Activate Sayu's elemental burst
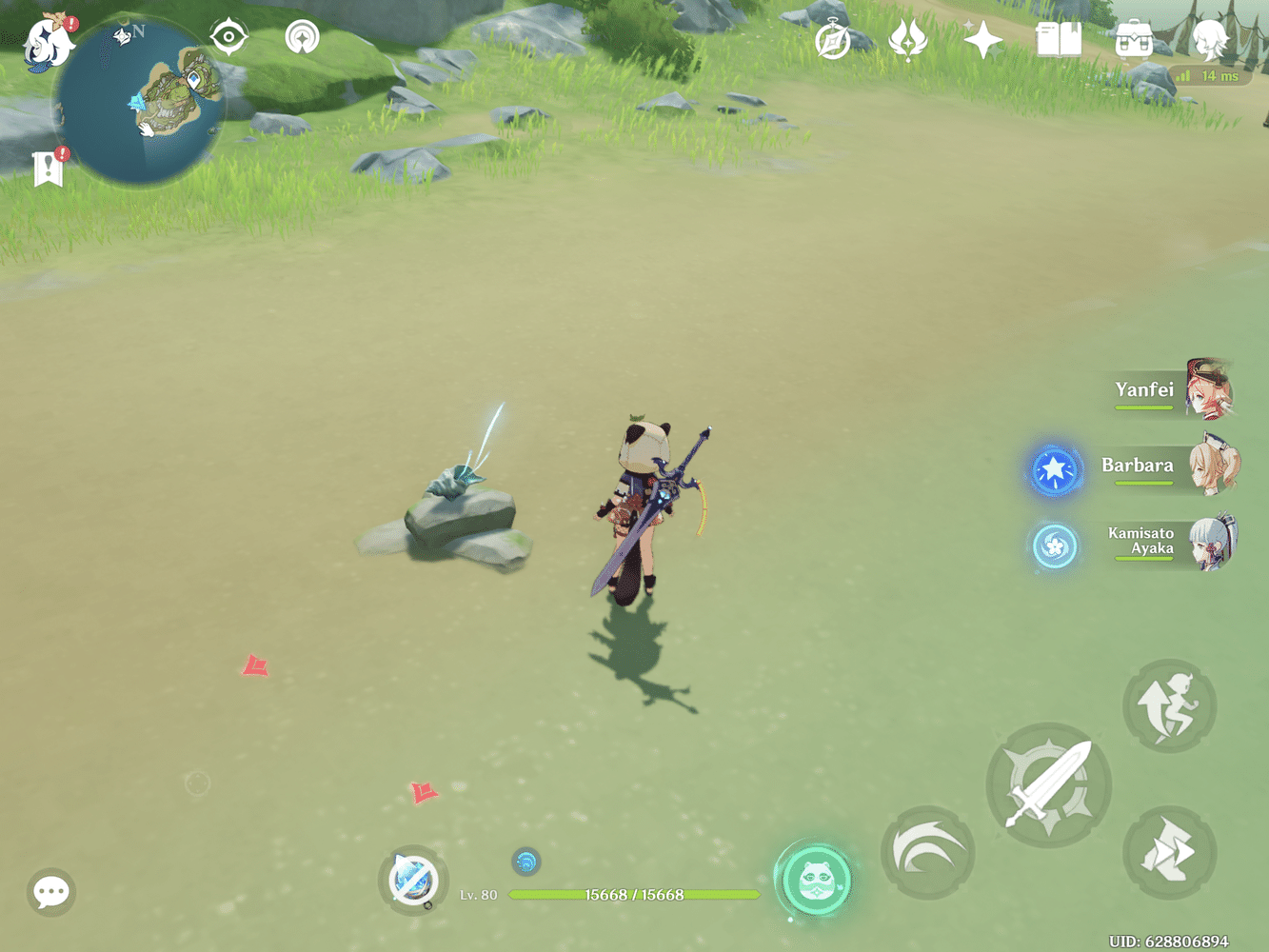This screenshot has width=1269, height=952. pyautogui.click(x=815, y=880)
